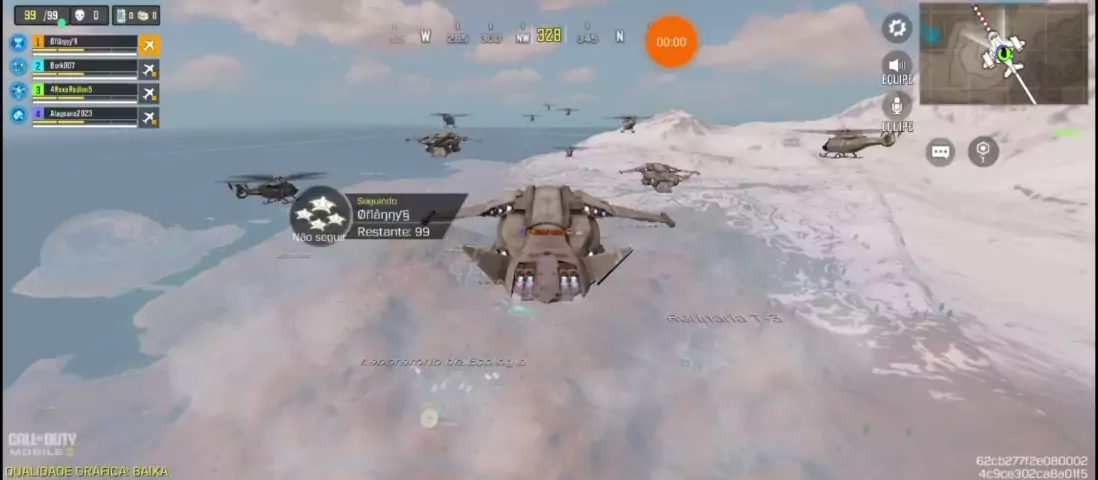
Task: Select squad member 4 Alagoano2023's row
Action: pos(84,115)
